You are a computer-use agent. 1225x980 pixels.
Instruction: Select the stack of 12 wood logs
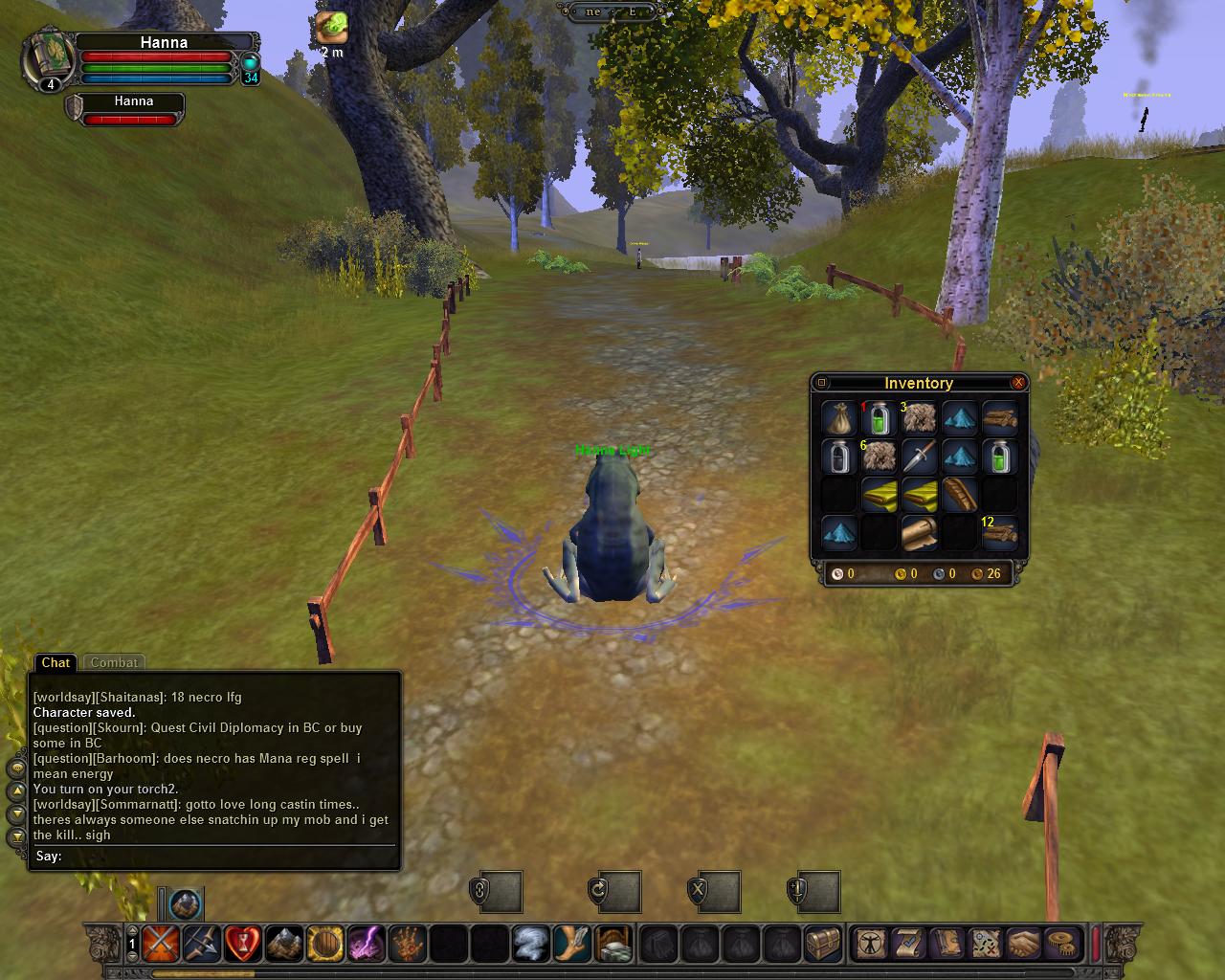[x=999, y=533]
